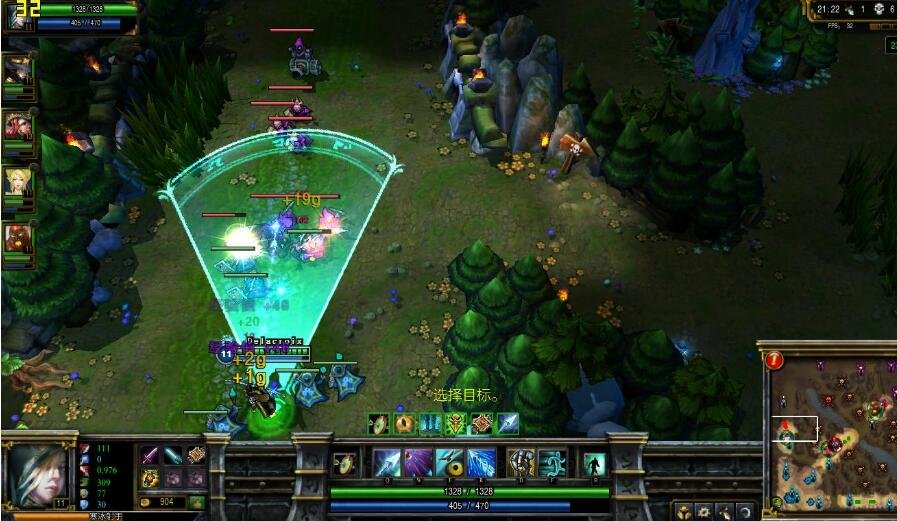Use the golden emblem inventory item

pos(150,478)
